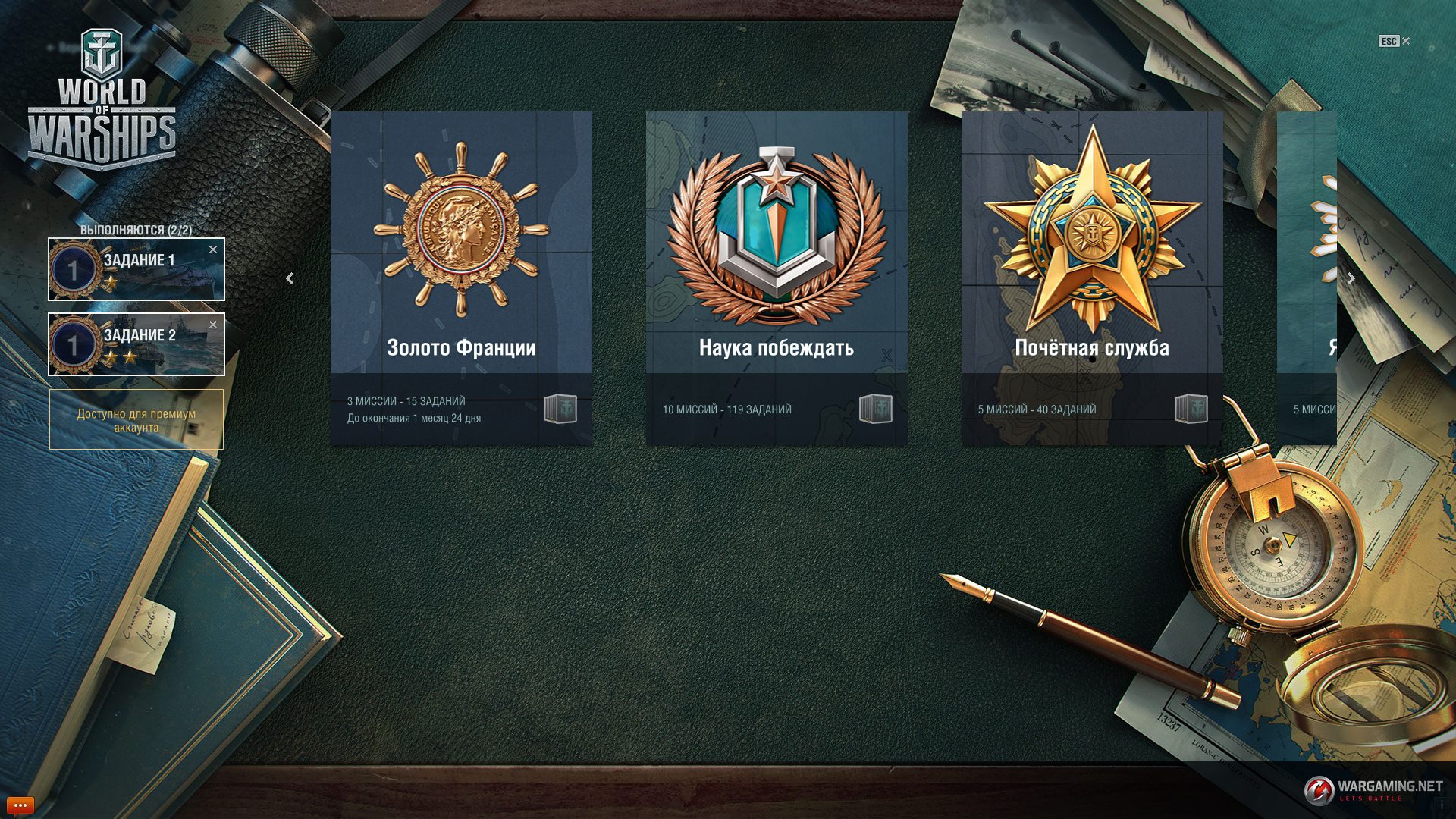Image resolution: width=1456 pixels, height=819 pixels.
Task: View container reward on Почётная служба card
Action: tap(1191, 409)
